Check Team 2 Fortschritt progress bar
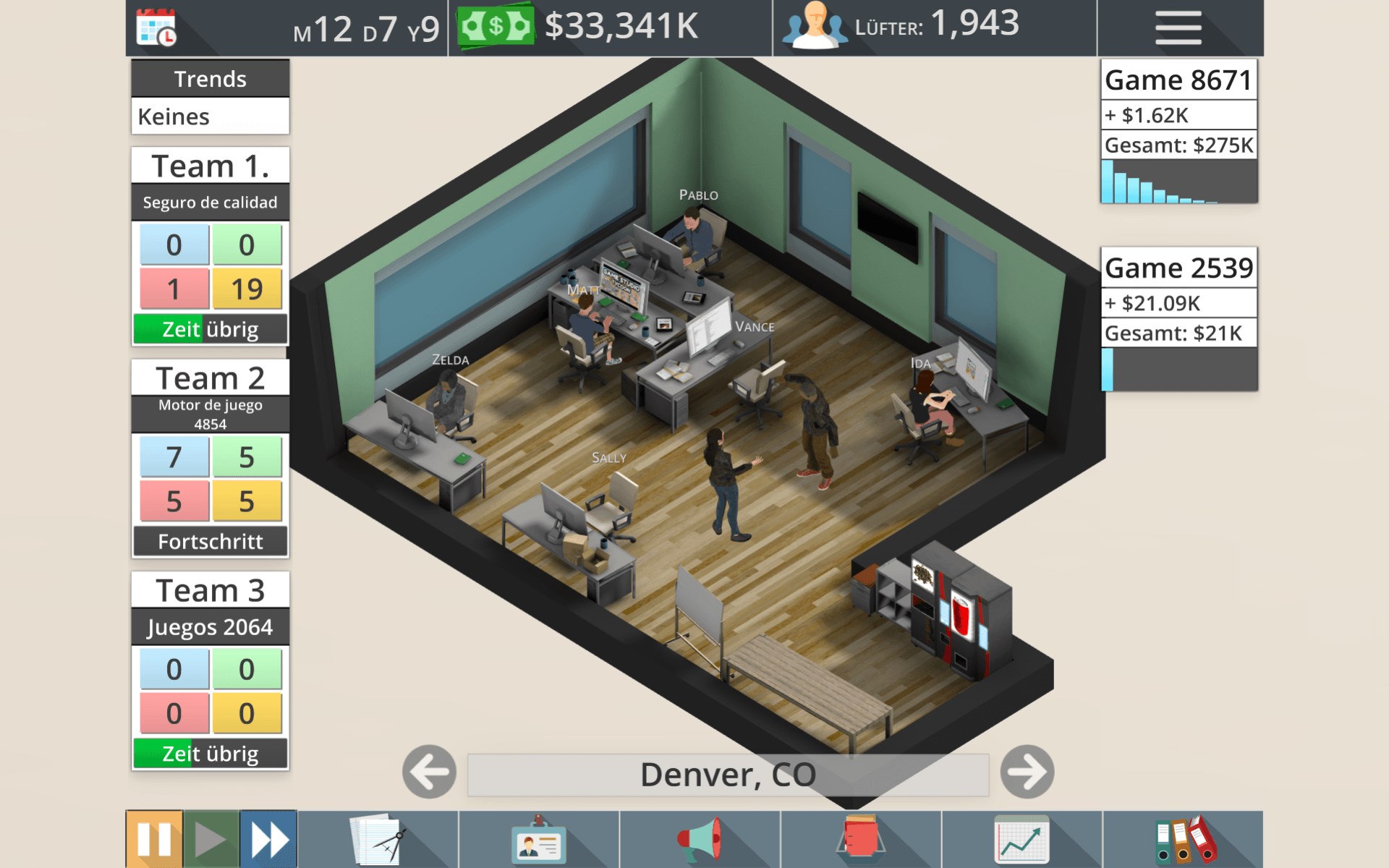 [x=210, y=540]
